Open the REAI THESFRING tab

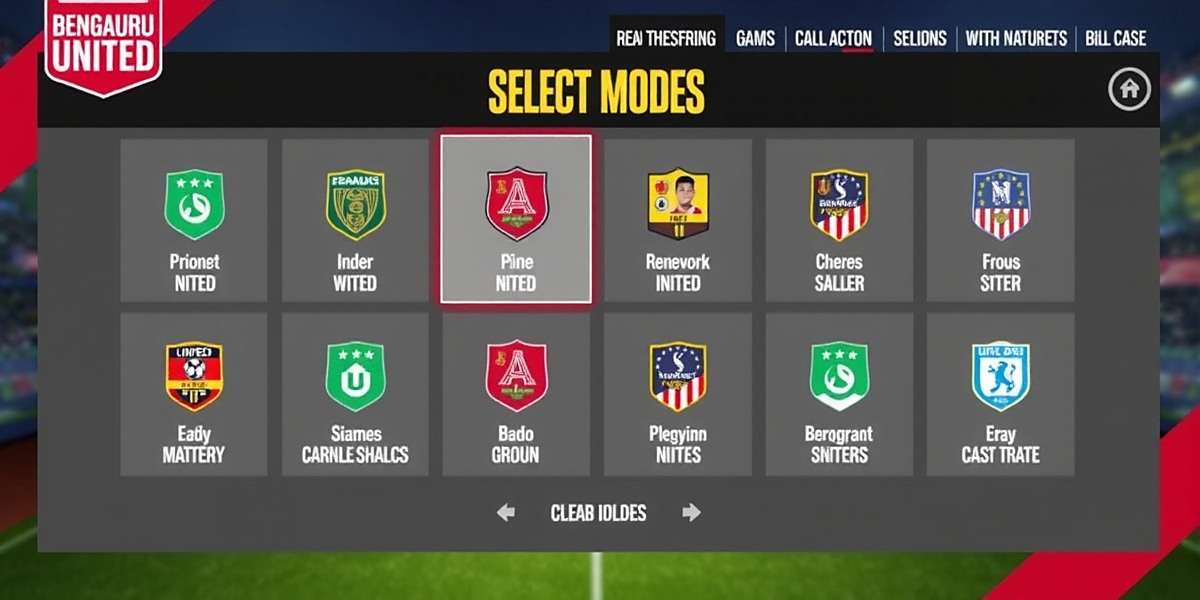(666, 39)
